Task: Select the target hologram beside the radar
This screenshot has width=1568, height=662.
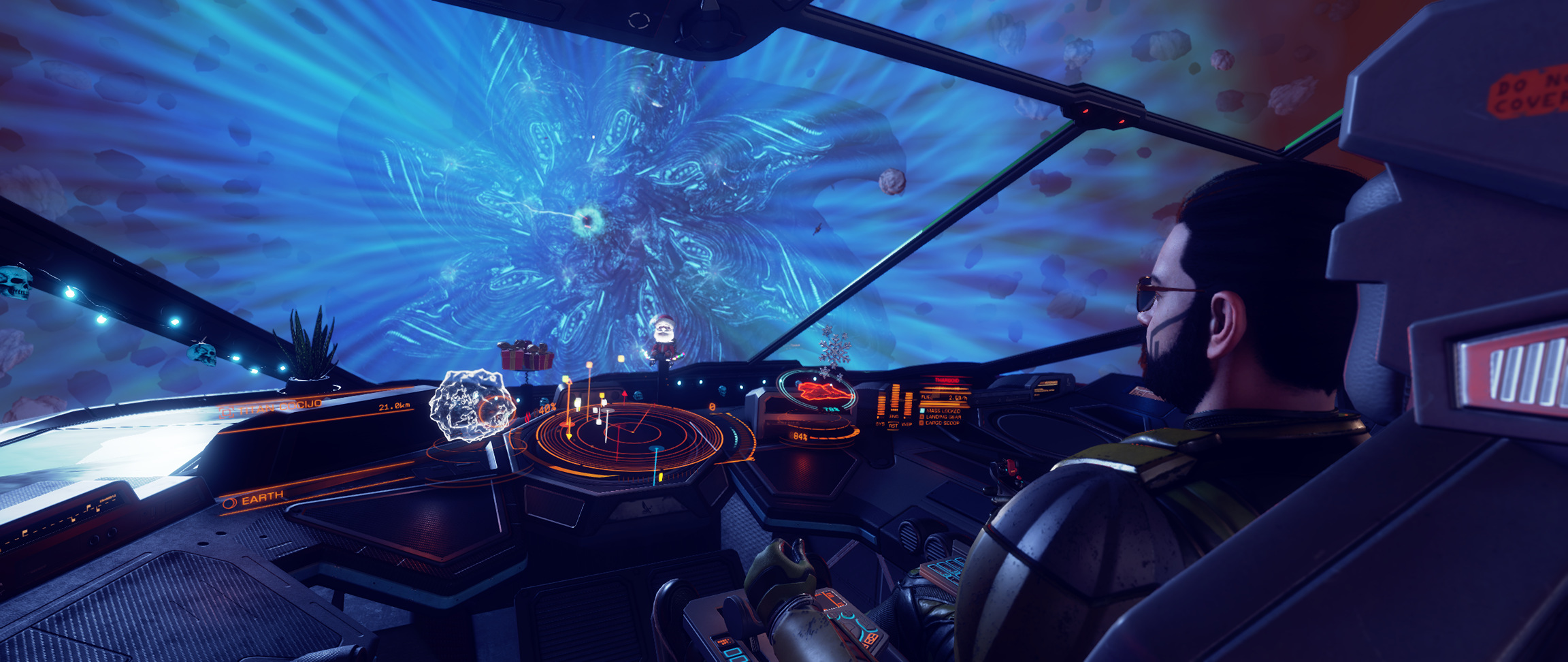Action: 472,406
